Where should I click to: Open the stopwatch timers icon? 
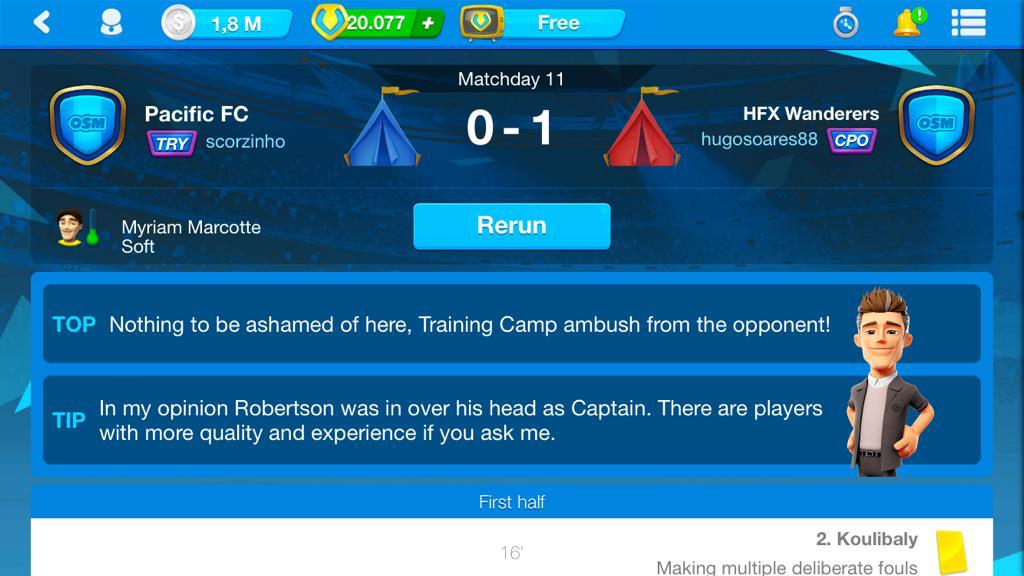click(845, 23)
